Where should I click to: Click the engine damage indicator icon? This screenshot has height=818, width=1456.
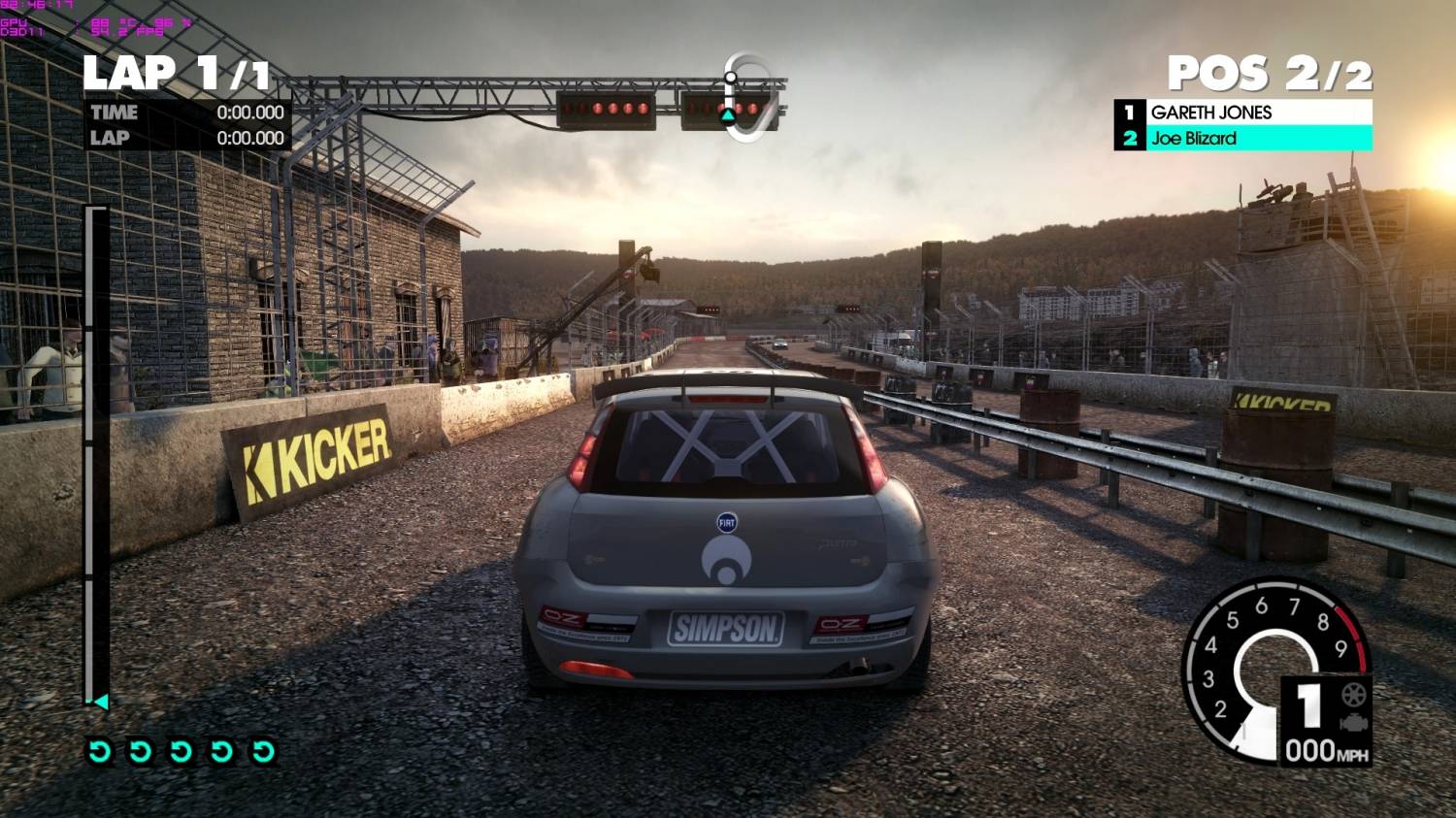tap(1353, 723)
